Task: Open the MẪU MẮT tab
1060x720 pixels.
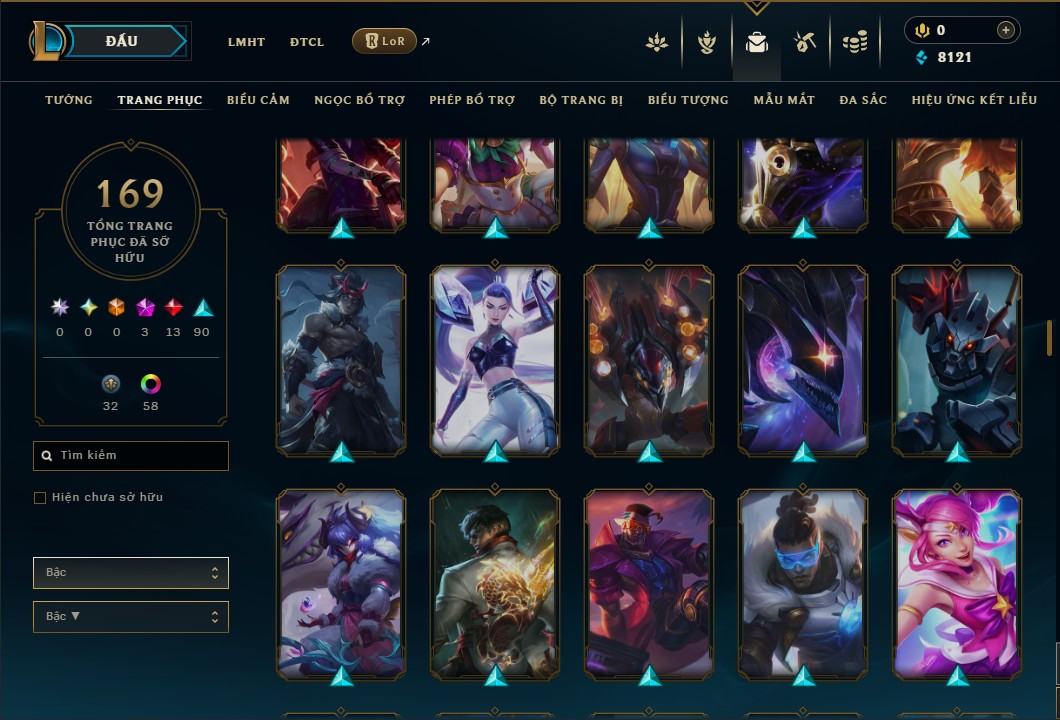Action: coord(784,100)
